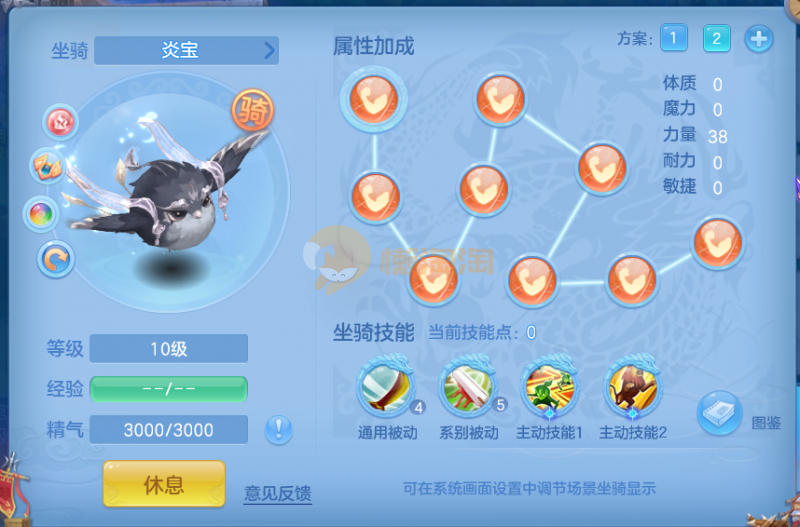Open the 炎宝 mount selector dropdown
Viewport: 800px width, 527px height.
[186, 51]
